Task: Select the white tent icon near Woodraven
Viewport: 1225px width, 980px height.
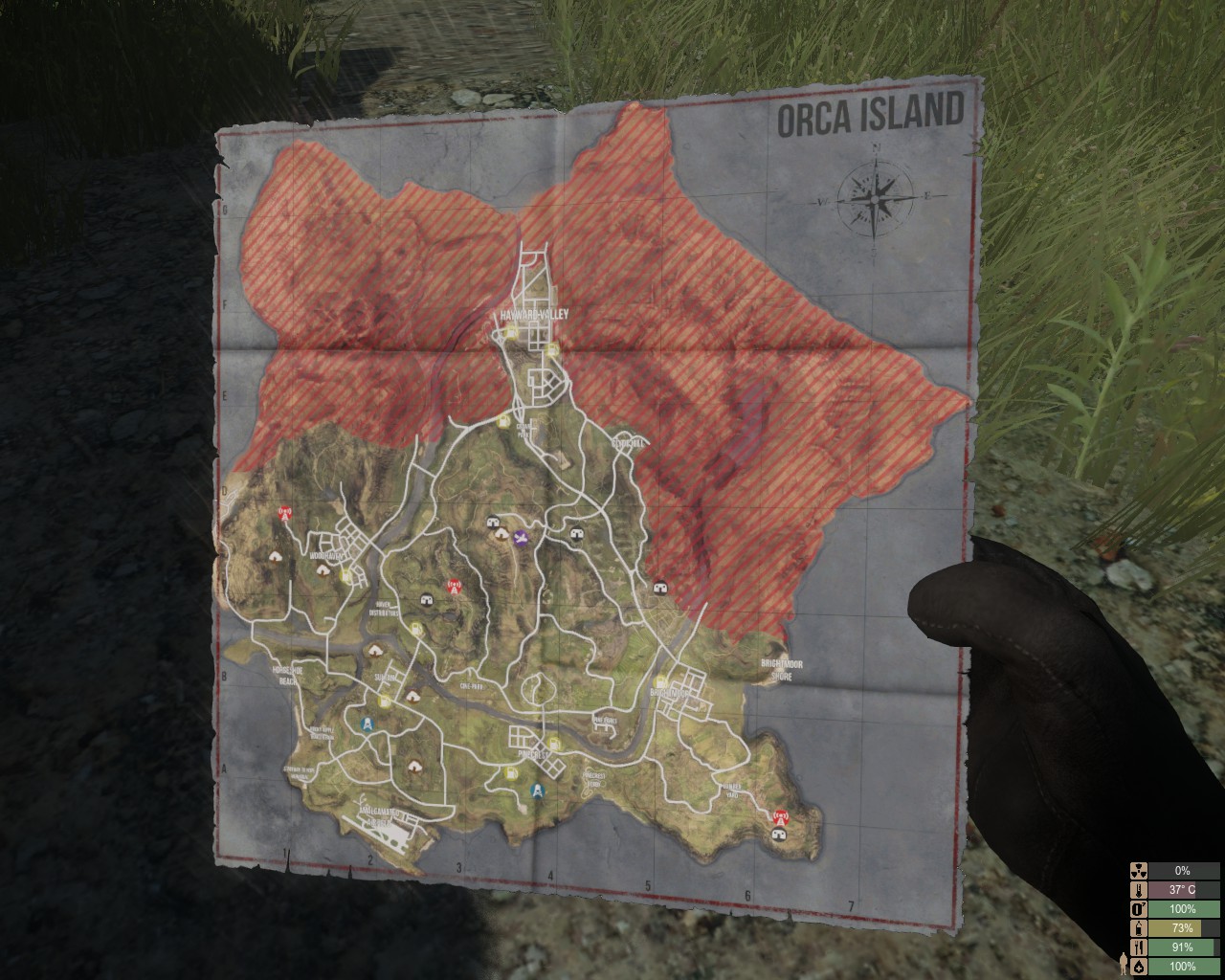Action: click(322, 571)
